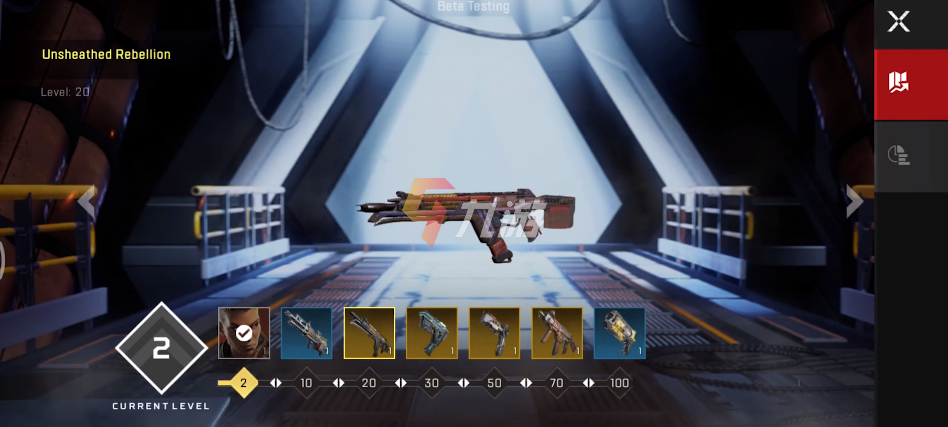Show the previous reward with left arrow
This screenshot has height=427, width=948.
(x=87, y=201)
